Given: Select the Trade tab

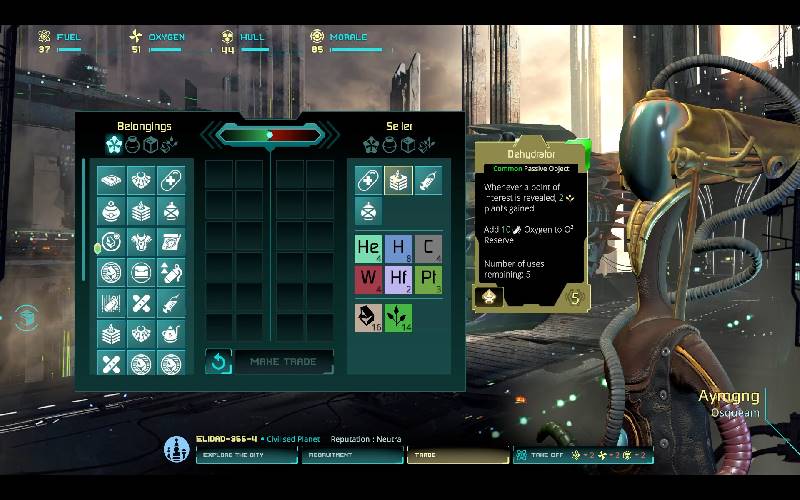Looking at the screenshot, I should coord(456,456).
